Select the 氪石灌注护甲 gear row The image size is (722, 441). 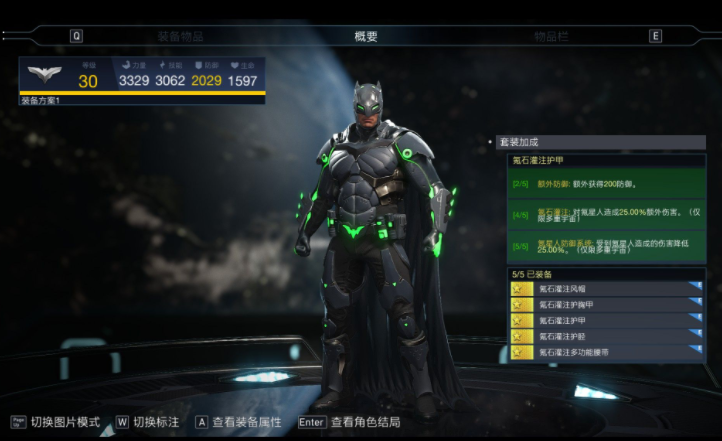(607, 321)
